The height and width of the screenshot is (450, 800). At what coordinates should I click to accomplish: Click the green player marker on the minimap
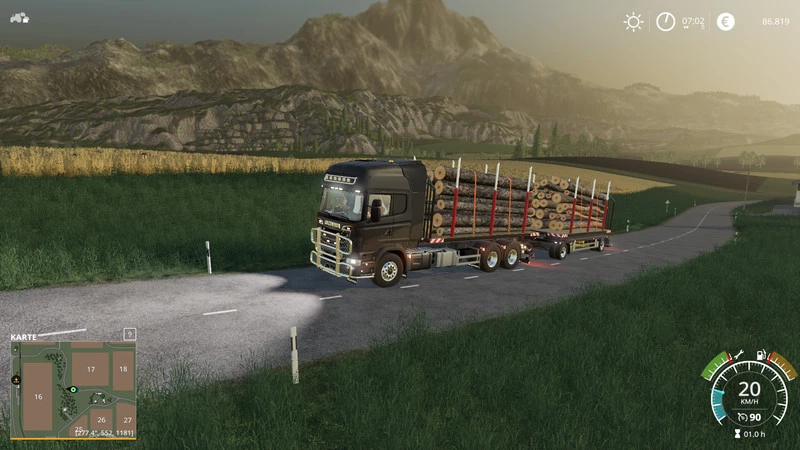(x=73, y=388)
